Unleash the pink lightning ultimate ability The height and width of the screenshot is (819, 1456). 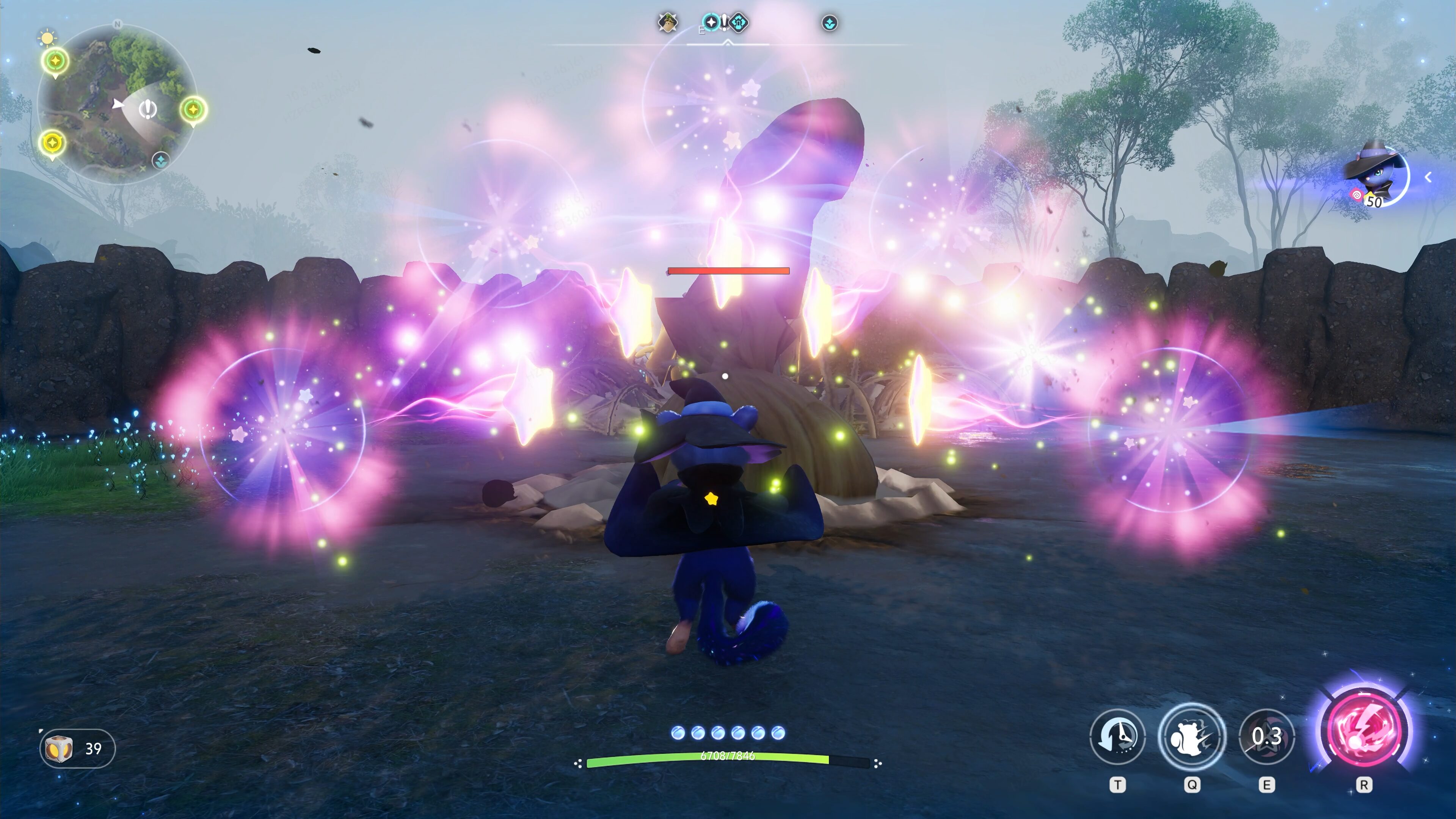click(1363, 729)
